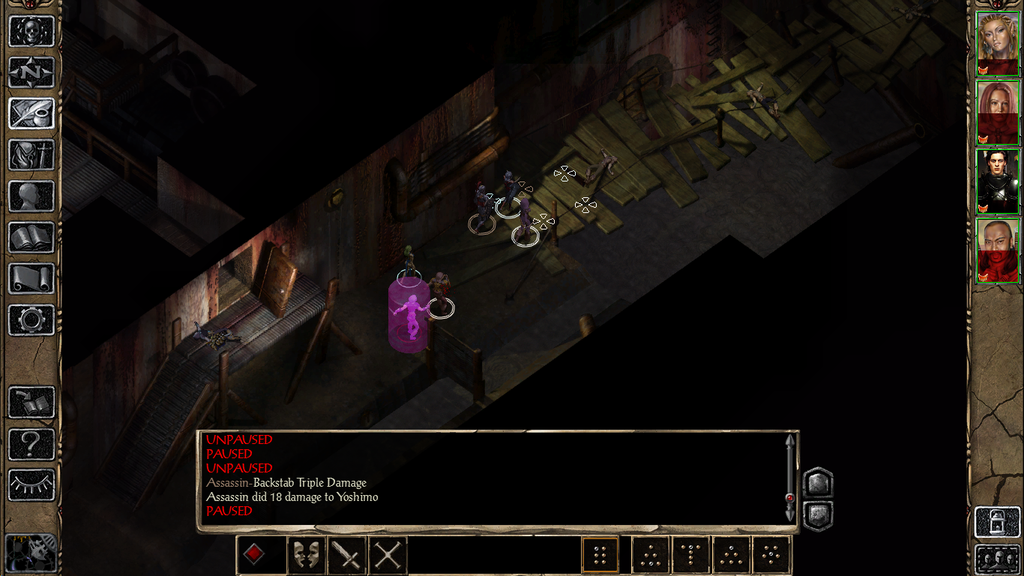Image resolution: width=1024 pixels, height=576 pixels.
Task: Select the highlighted two-column formation
Action: coord(600,555)
